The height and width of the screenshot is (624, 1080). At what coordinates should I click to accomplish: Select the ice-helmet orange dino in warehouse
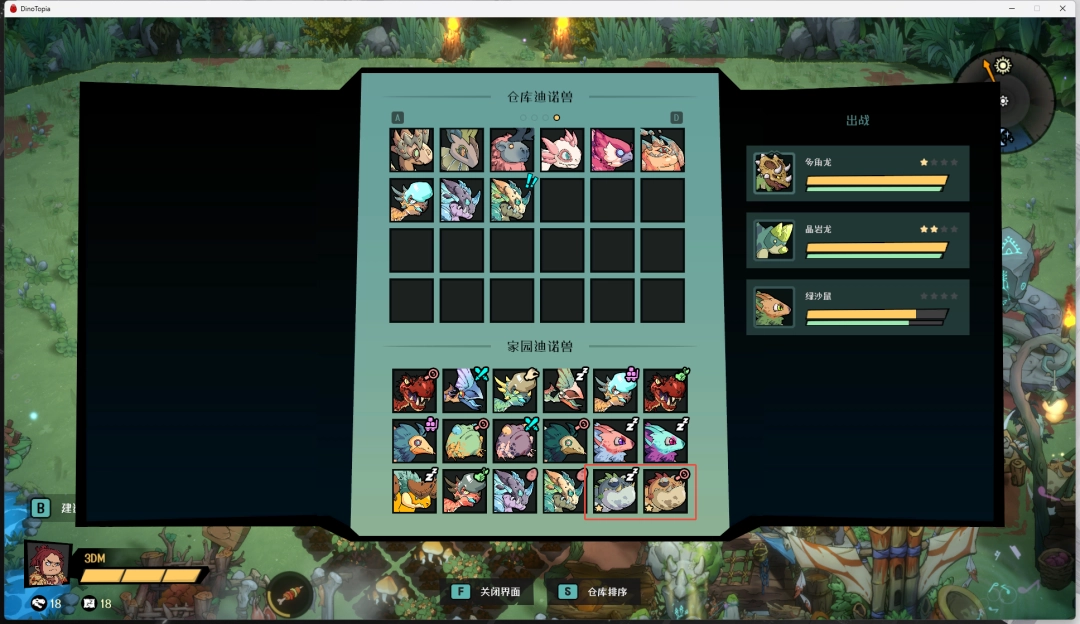pyautogui.click(x=412, y=200)
